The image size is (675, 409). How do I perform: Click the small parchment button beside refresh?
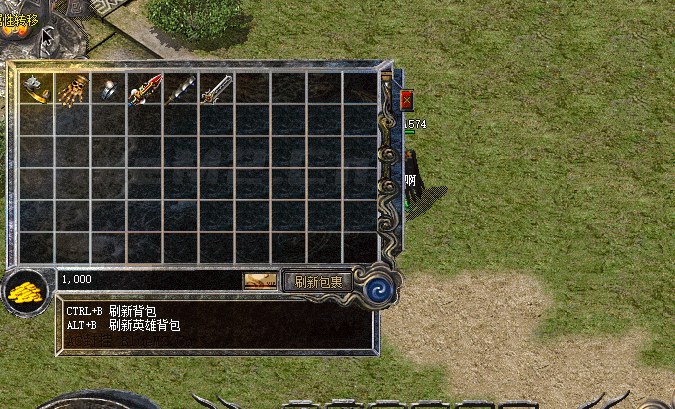point(260,282)
